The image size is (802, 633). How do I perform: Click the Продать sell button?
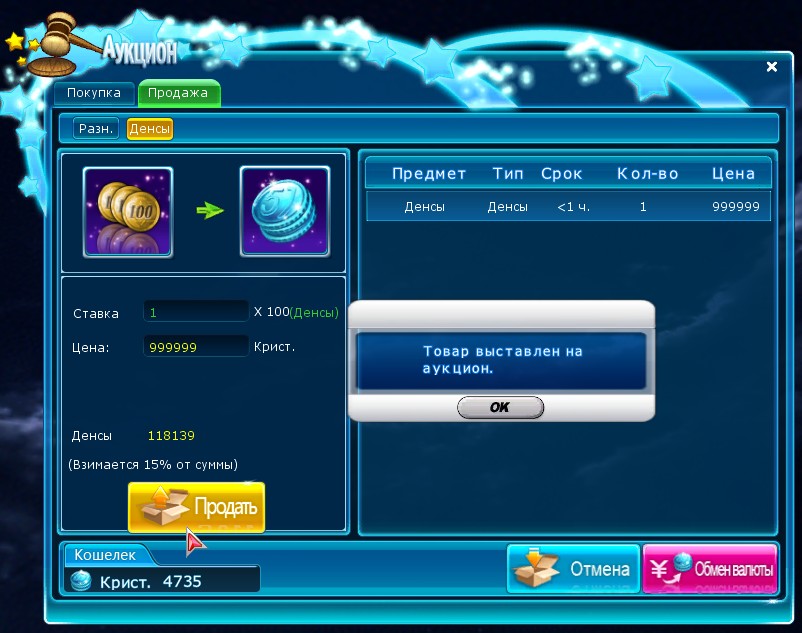tap(197, 507)
